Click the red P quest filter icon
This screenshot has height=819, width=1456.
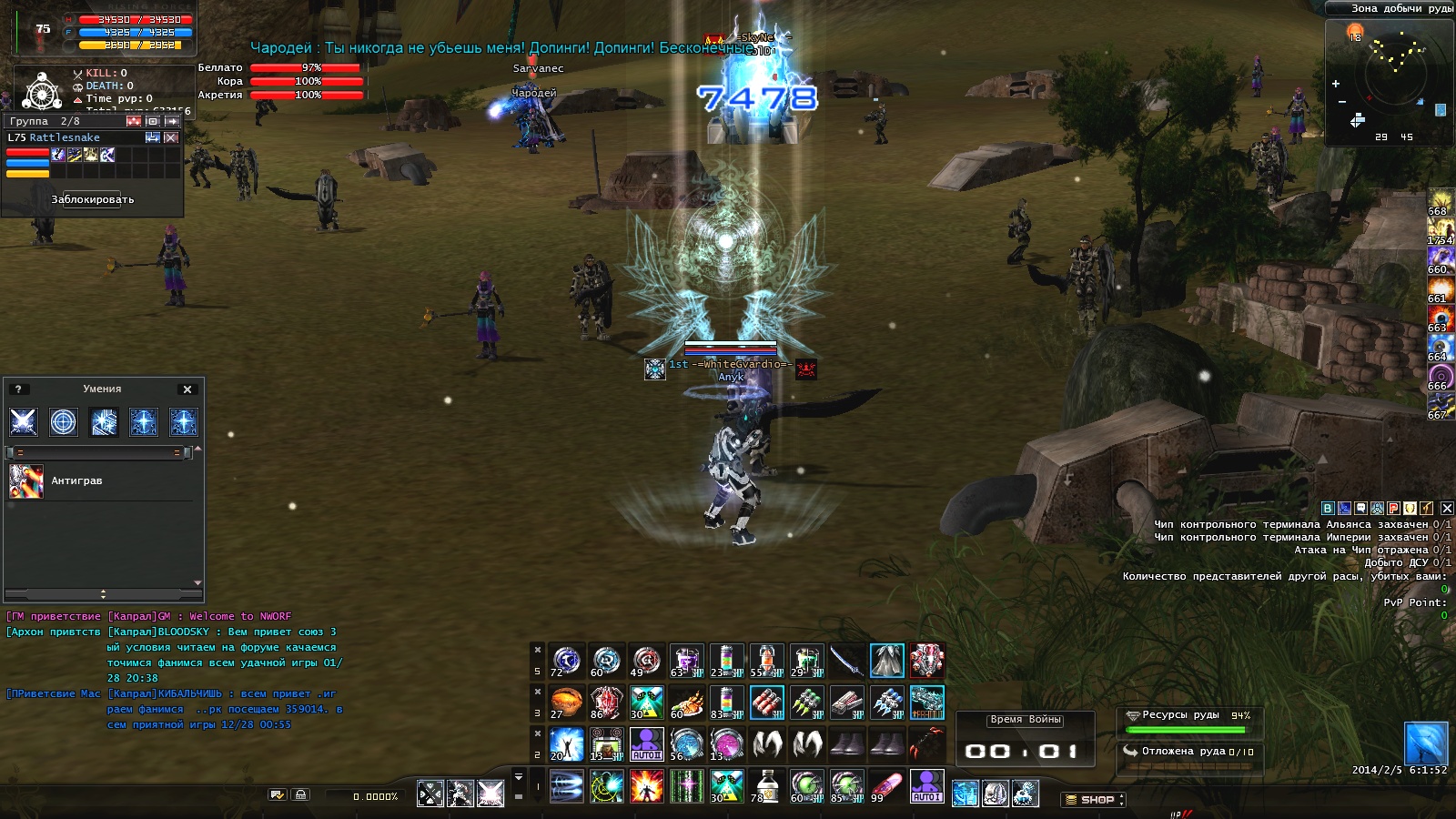tap(1393, 509)
